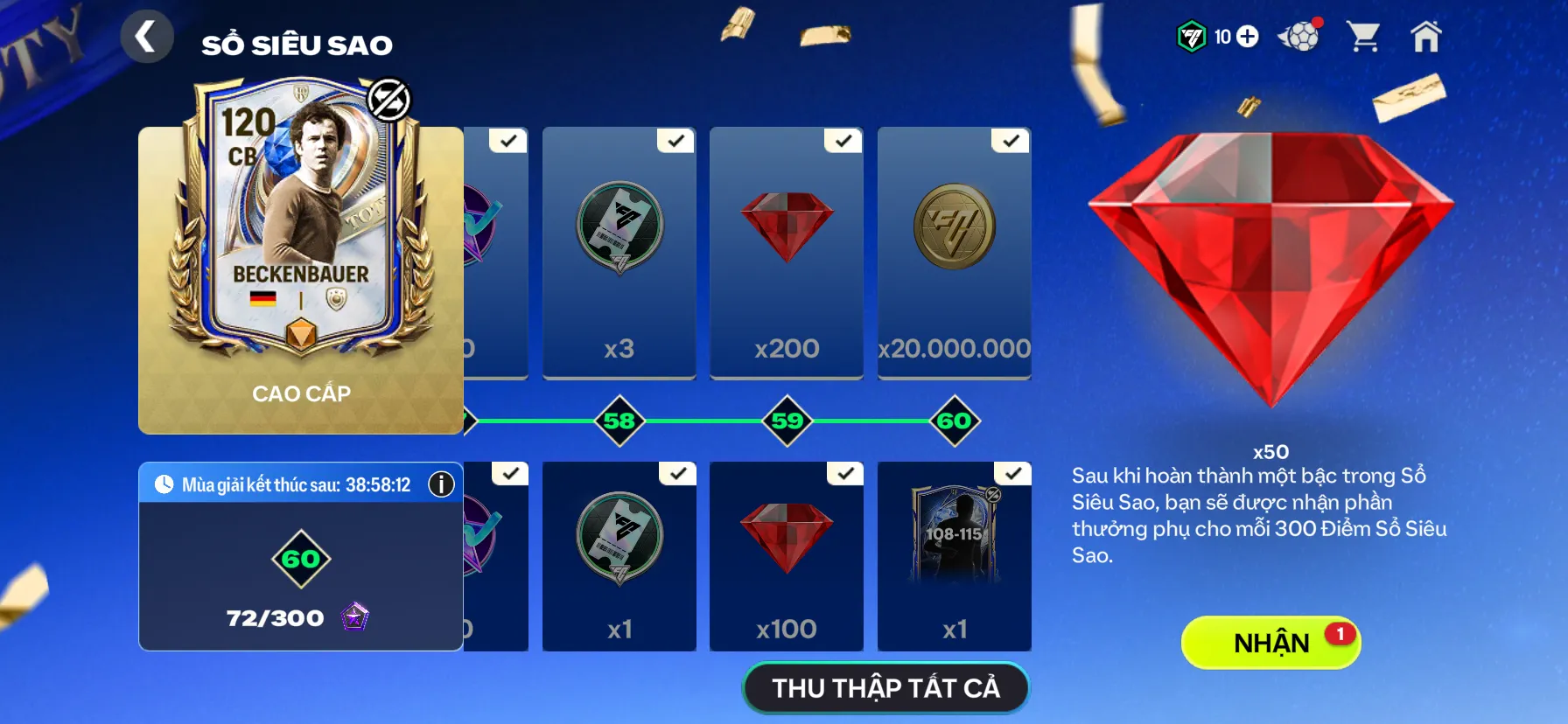Click THU THẬP TẤT CẢ to collect all
Image resolution: width=1568 pixels, height=724 pixels.
[x=885, y=688]
